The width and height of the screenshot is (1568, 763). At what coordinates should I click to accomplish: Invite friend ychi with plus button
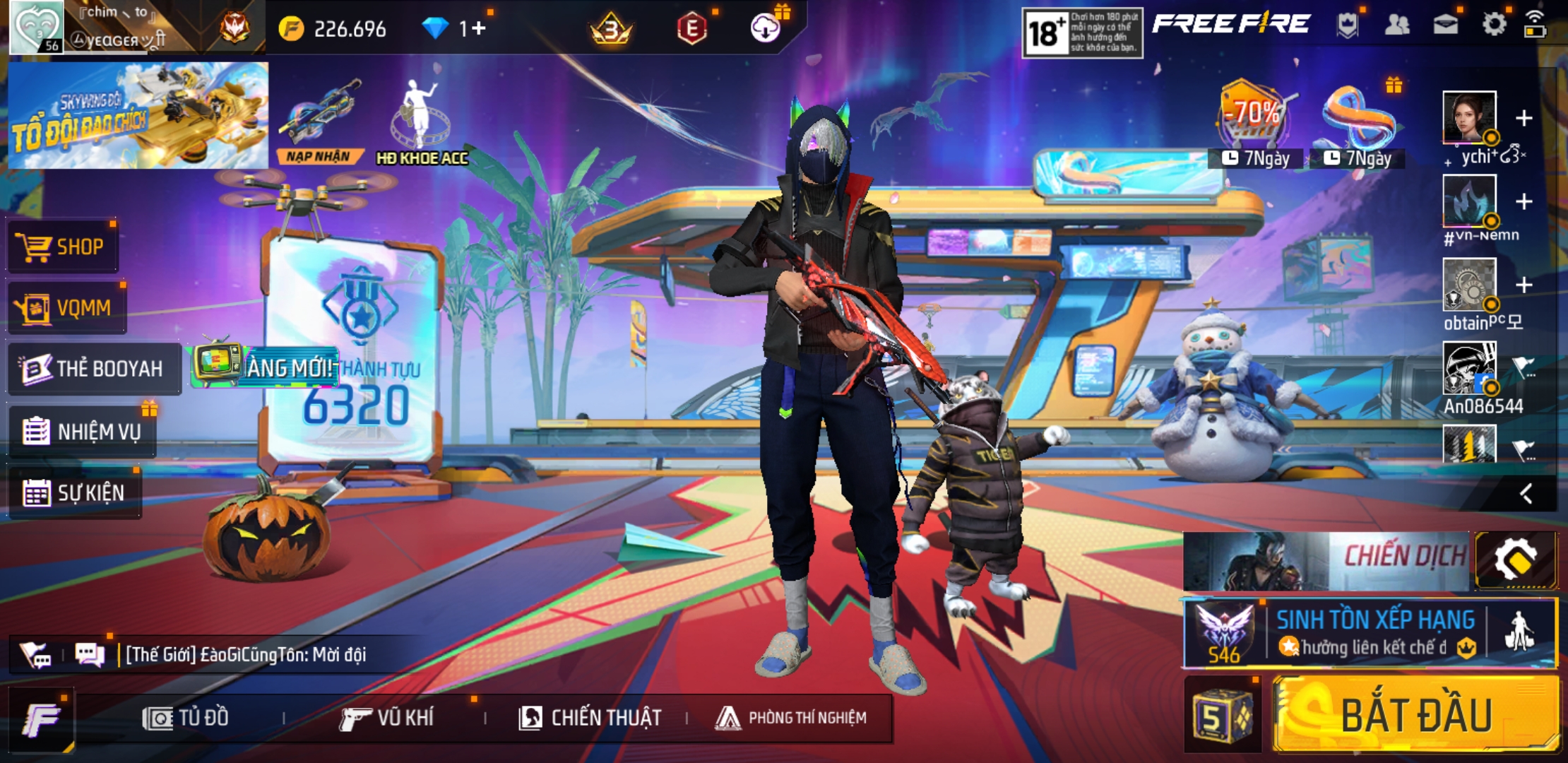1524,118
